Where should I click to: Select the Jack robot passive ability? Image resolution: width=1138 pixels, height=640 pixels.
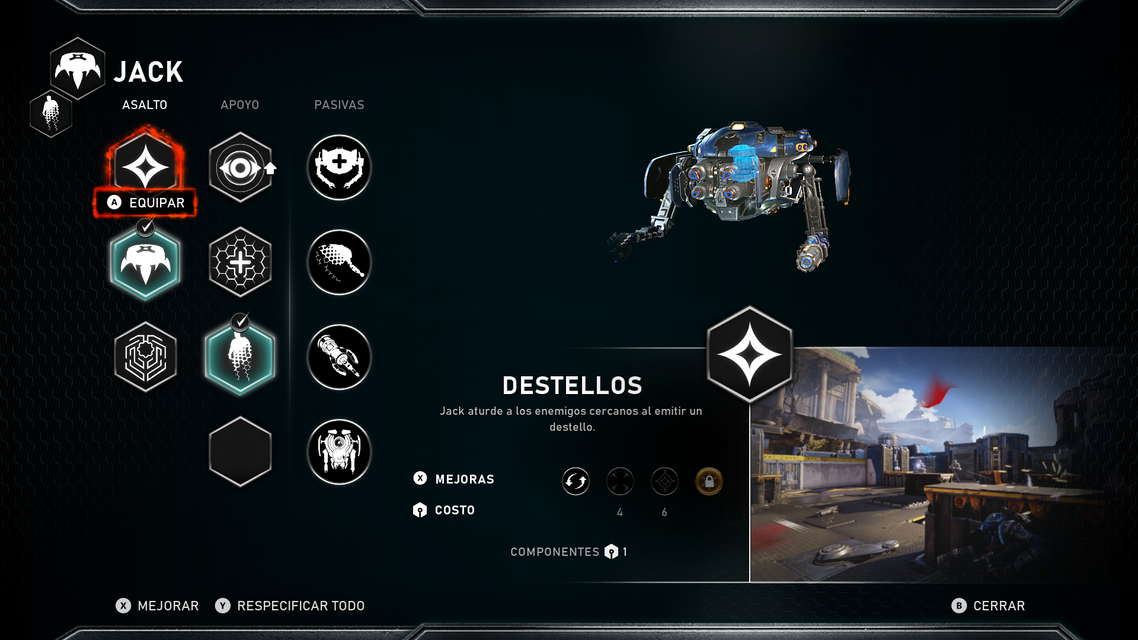339,451
